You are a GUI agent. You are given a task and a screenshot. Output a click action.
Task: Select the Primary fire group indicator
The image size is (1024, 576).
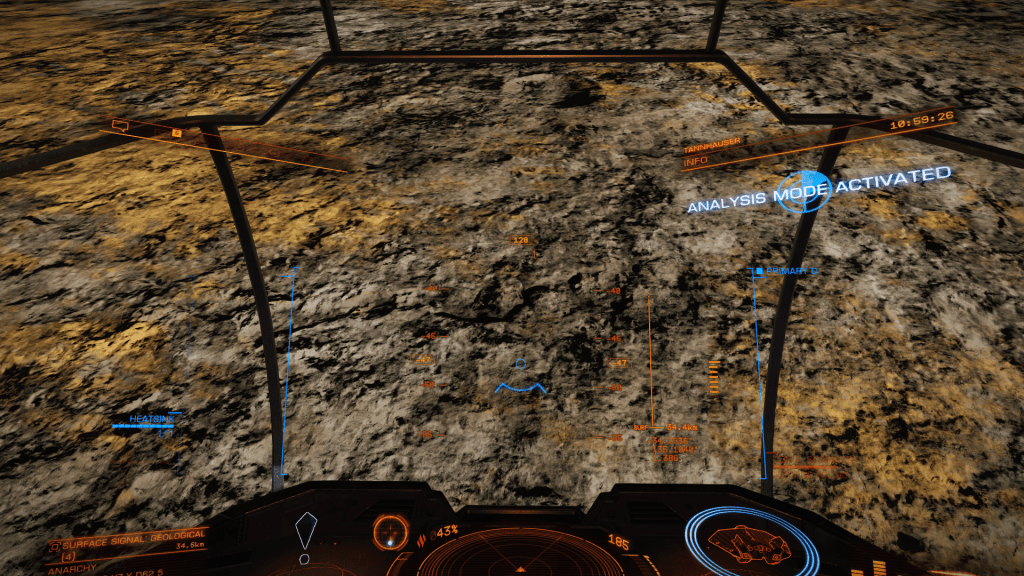point(786,271)
